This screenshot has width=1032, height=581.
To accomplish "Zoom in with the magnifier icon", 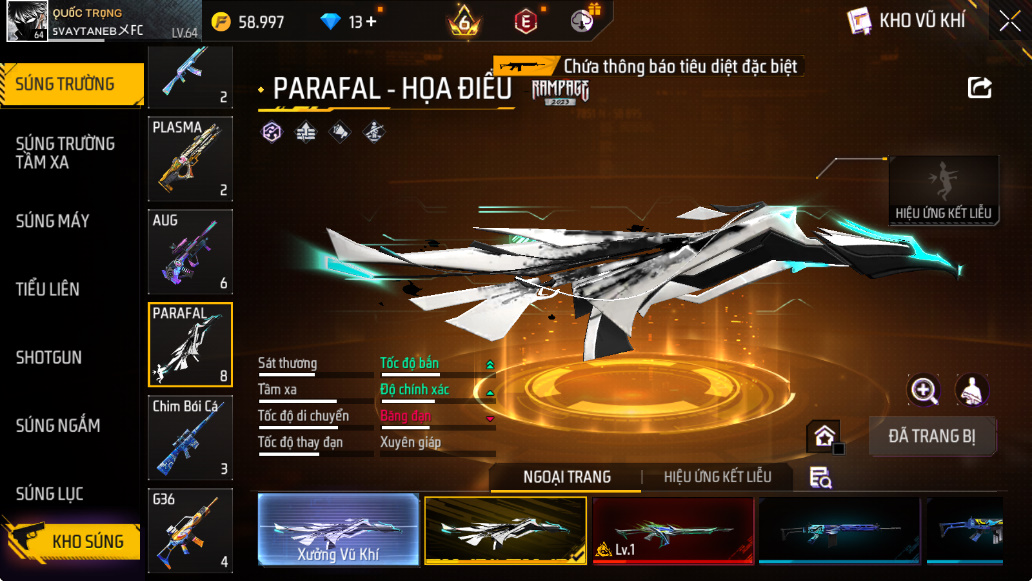I will (923, 390).
